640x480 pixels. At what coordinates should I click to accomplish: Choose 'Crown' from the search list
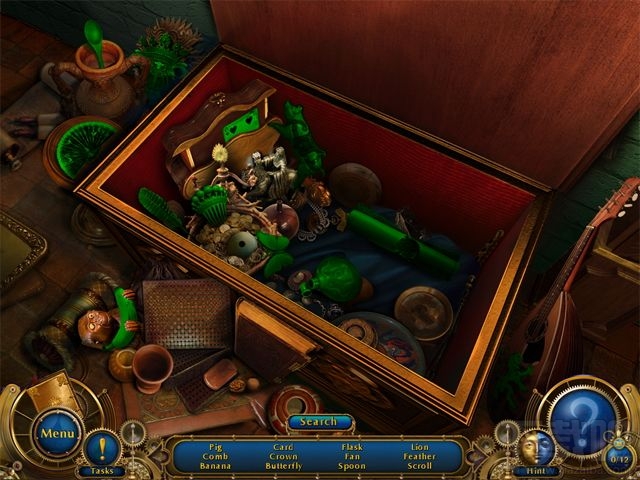[283, 456]
